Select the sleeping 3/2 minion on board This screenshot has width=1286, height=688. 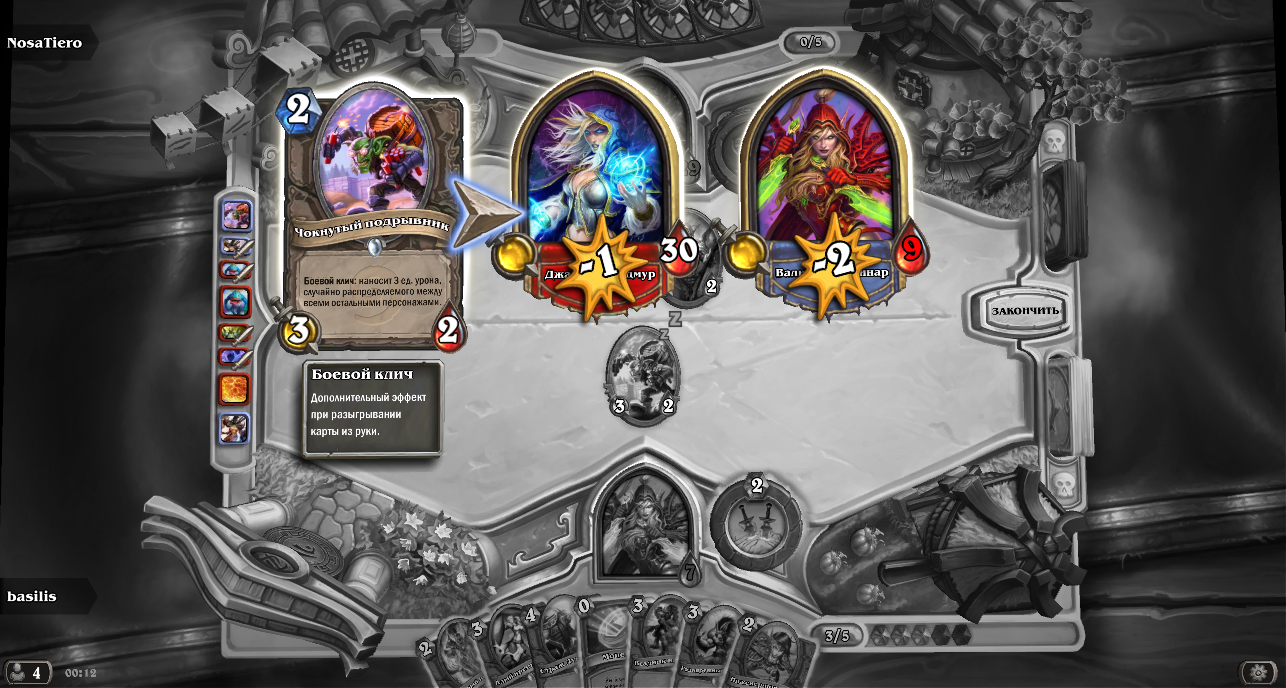coord(642,375)
